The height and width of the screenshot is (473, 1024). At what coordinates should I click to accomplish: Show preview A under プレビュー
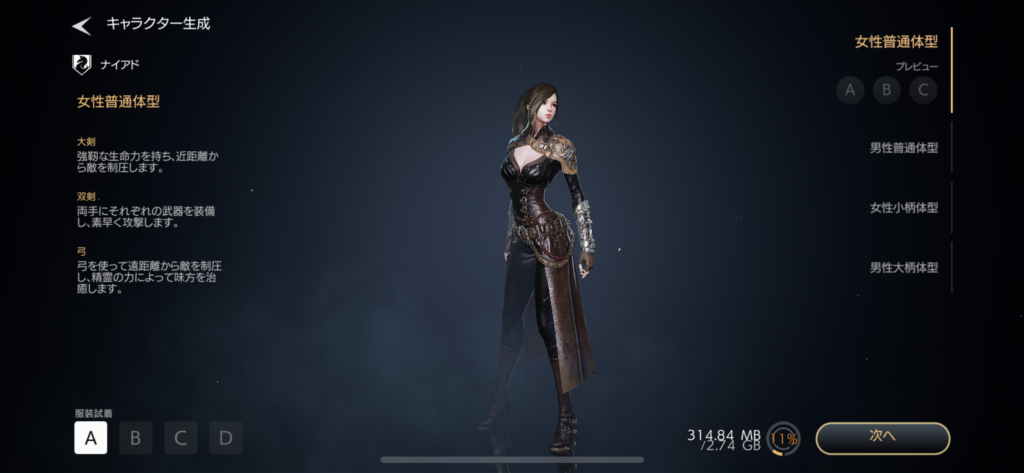tap(850, 90)
